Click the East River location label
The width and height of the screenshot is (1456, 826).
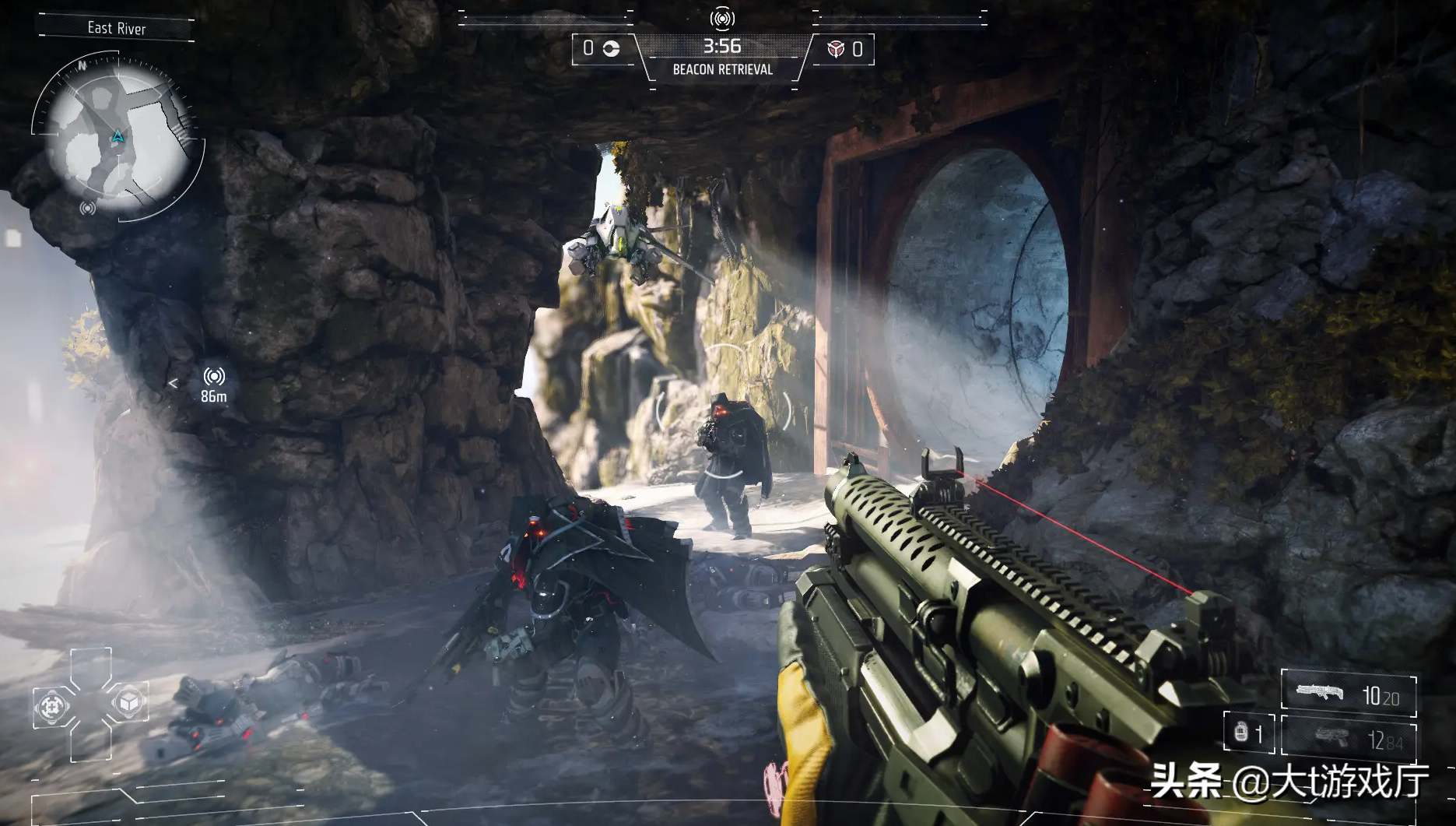coord(117,29)
